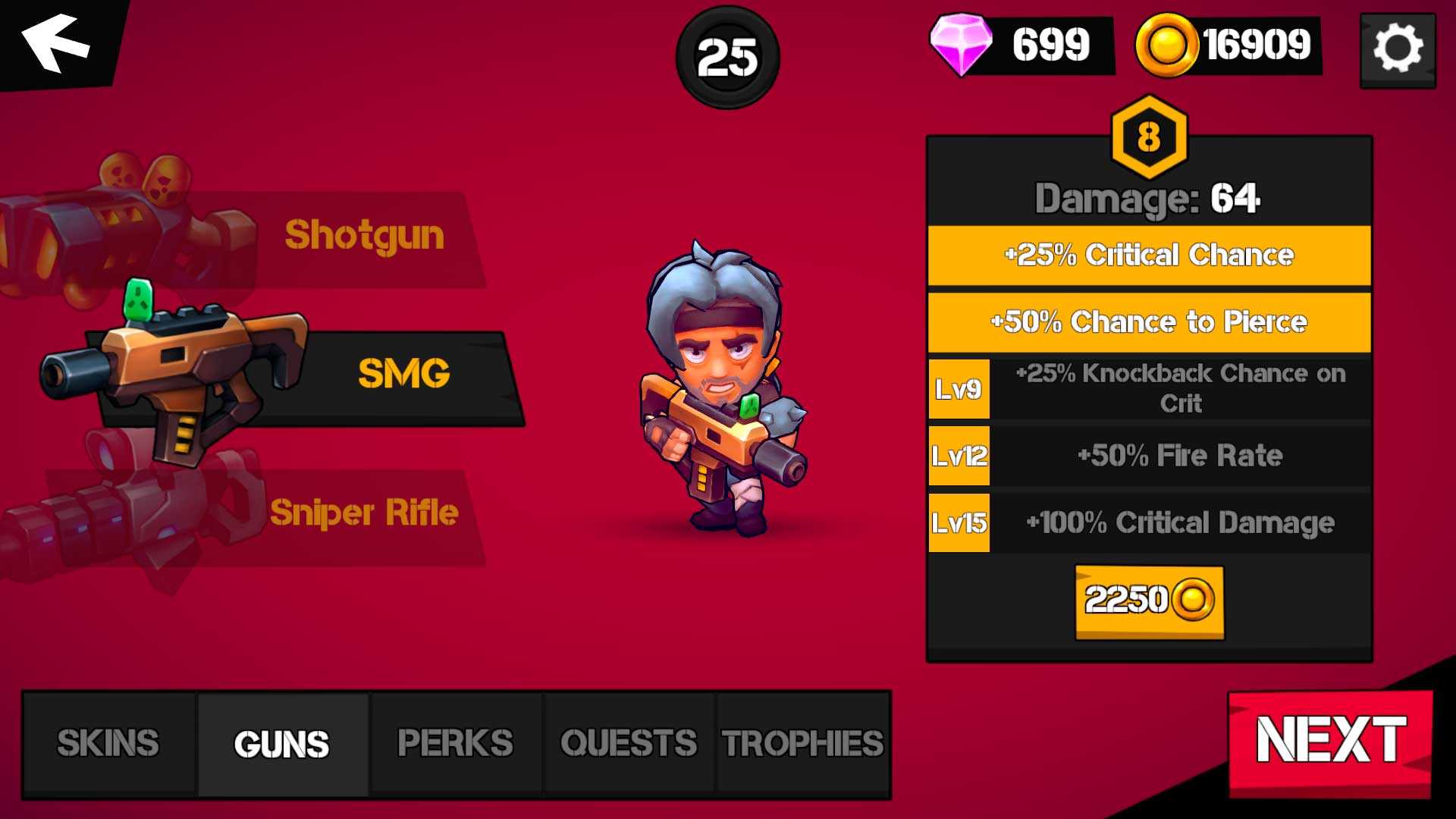Switch to the Perks tab
1456x819 pixels.
456,744
